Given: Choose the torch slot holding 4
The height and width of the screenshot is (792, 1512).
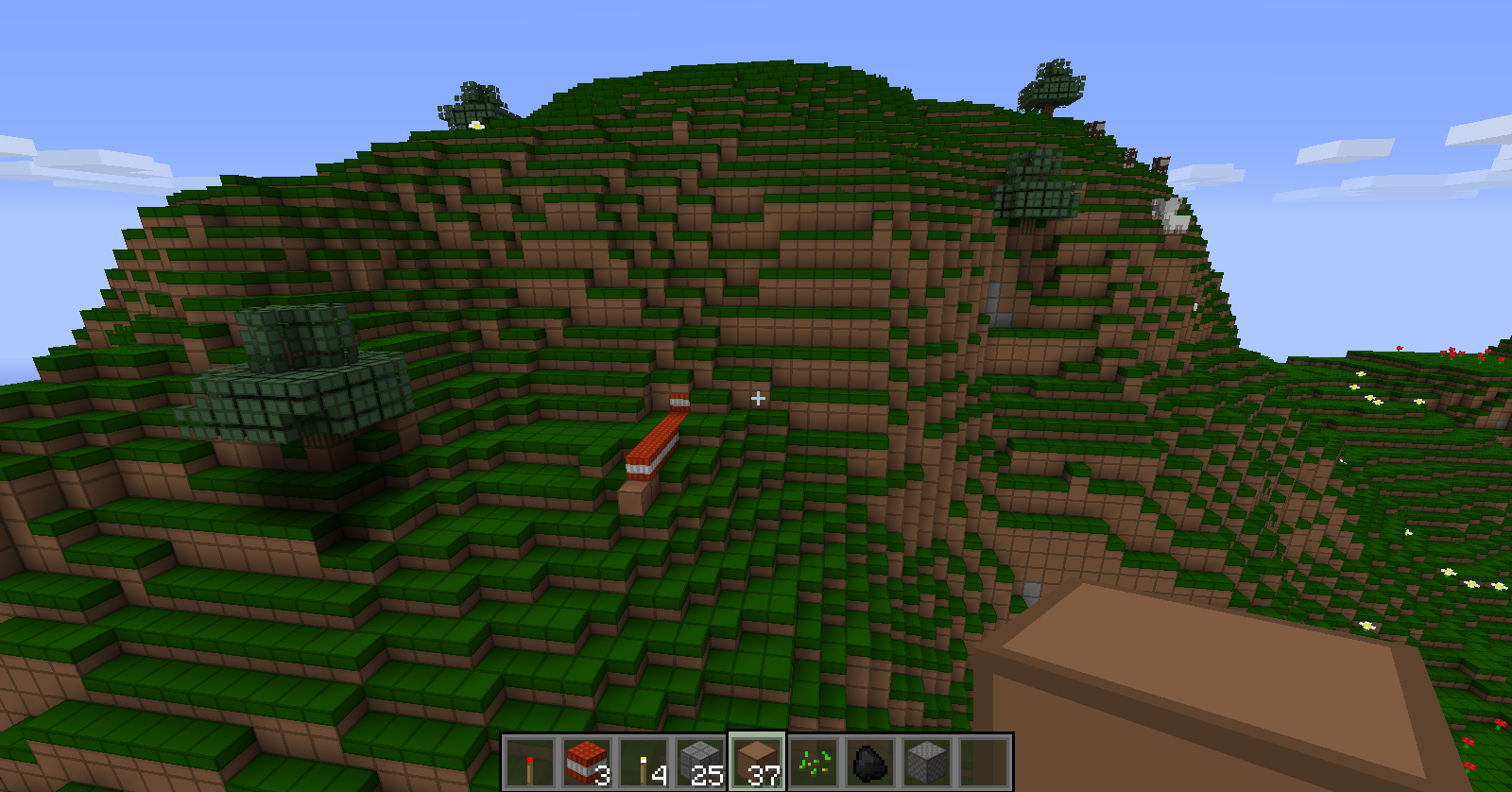Looking at the screenshot, I should [644, 763].
